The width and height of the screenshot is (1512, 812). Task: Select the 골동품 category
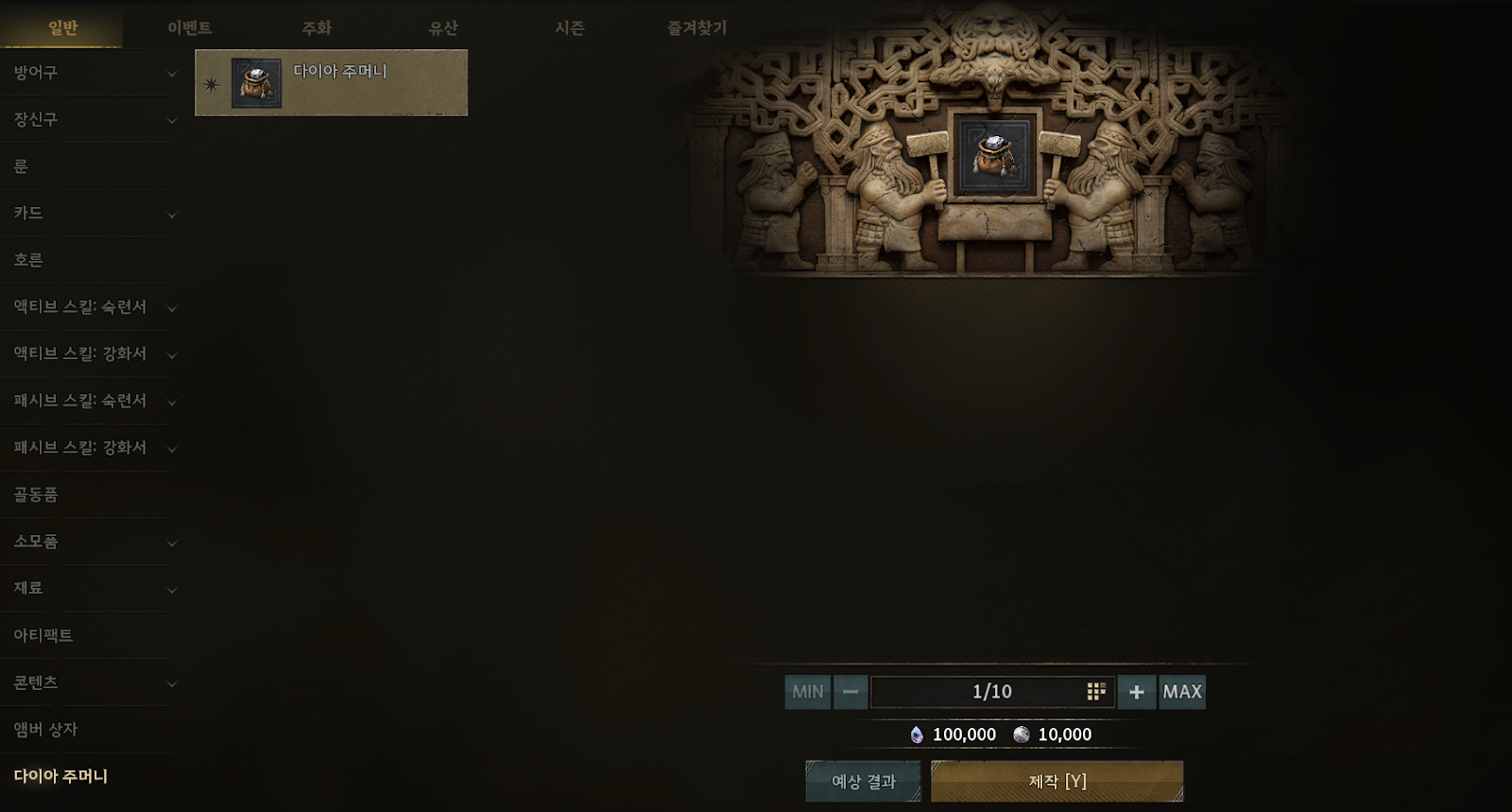[90, 494]
